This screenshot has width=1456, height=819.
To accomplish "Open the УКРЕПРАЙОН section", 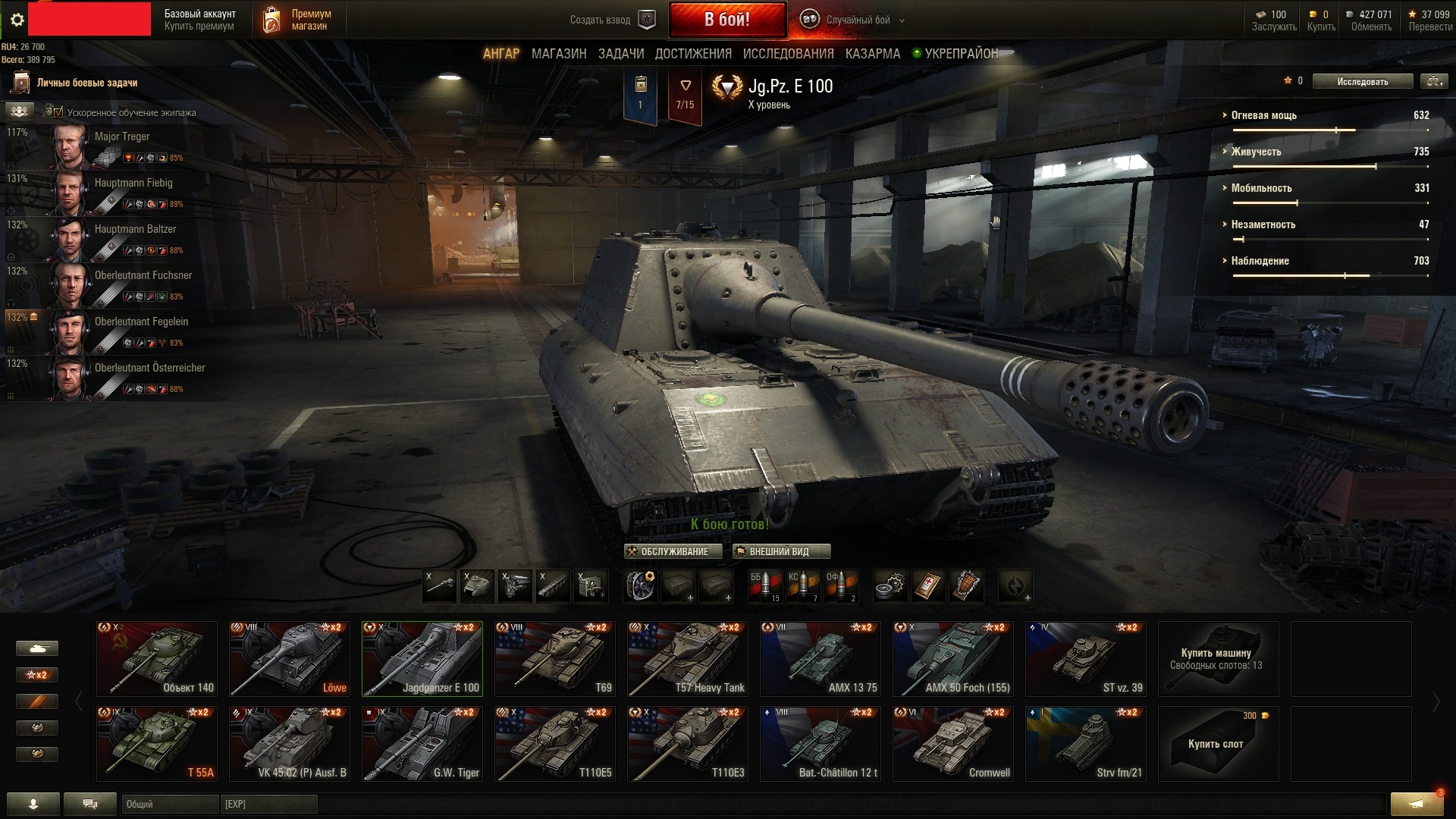I will point(960,54).
